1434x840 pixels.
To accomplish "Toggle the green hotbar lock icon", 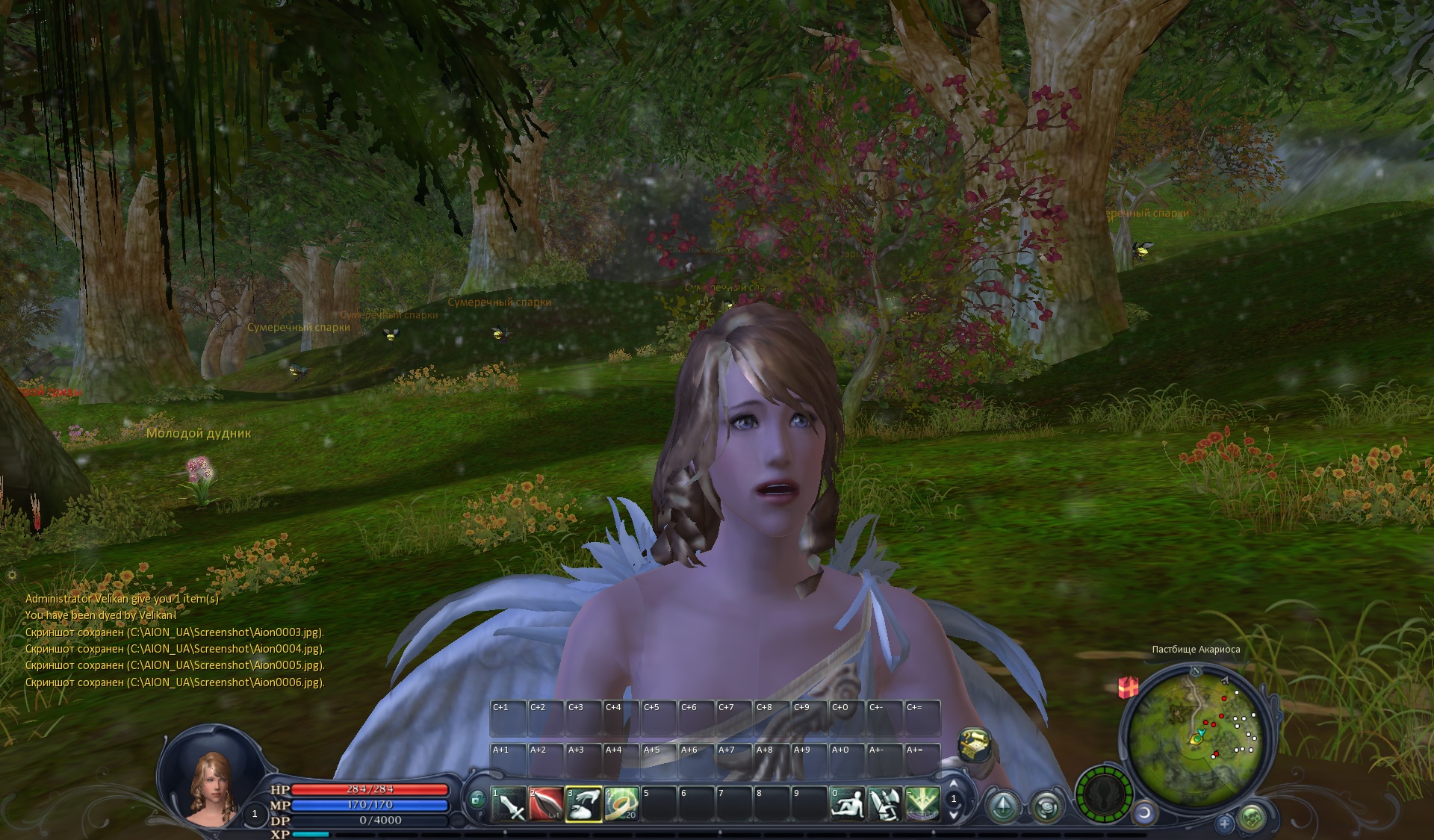I will tap(477, 800).
